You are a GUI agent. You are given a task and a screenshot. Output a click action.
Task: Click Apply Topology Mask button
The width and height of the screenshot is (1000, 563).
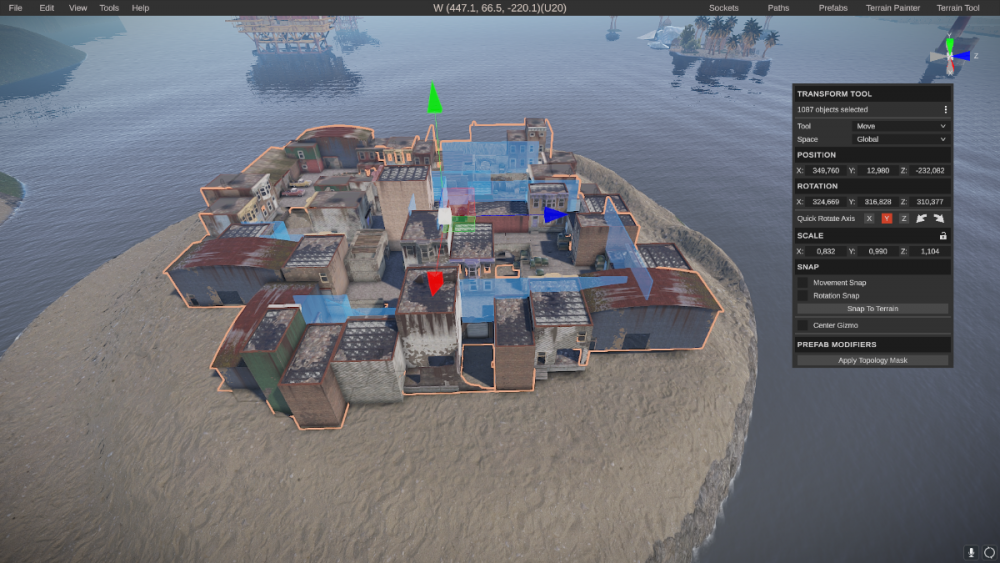(872, 360)
